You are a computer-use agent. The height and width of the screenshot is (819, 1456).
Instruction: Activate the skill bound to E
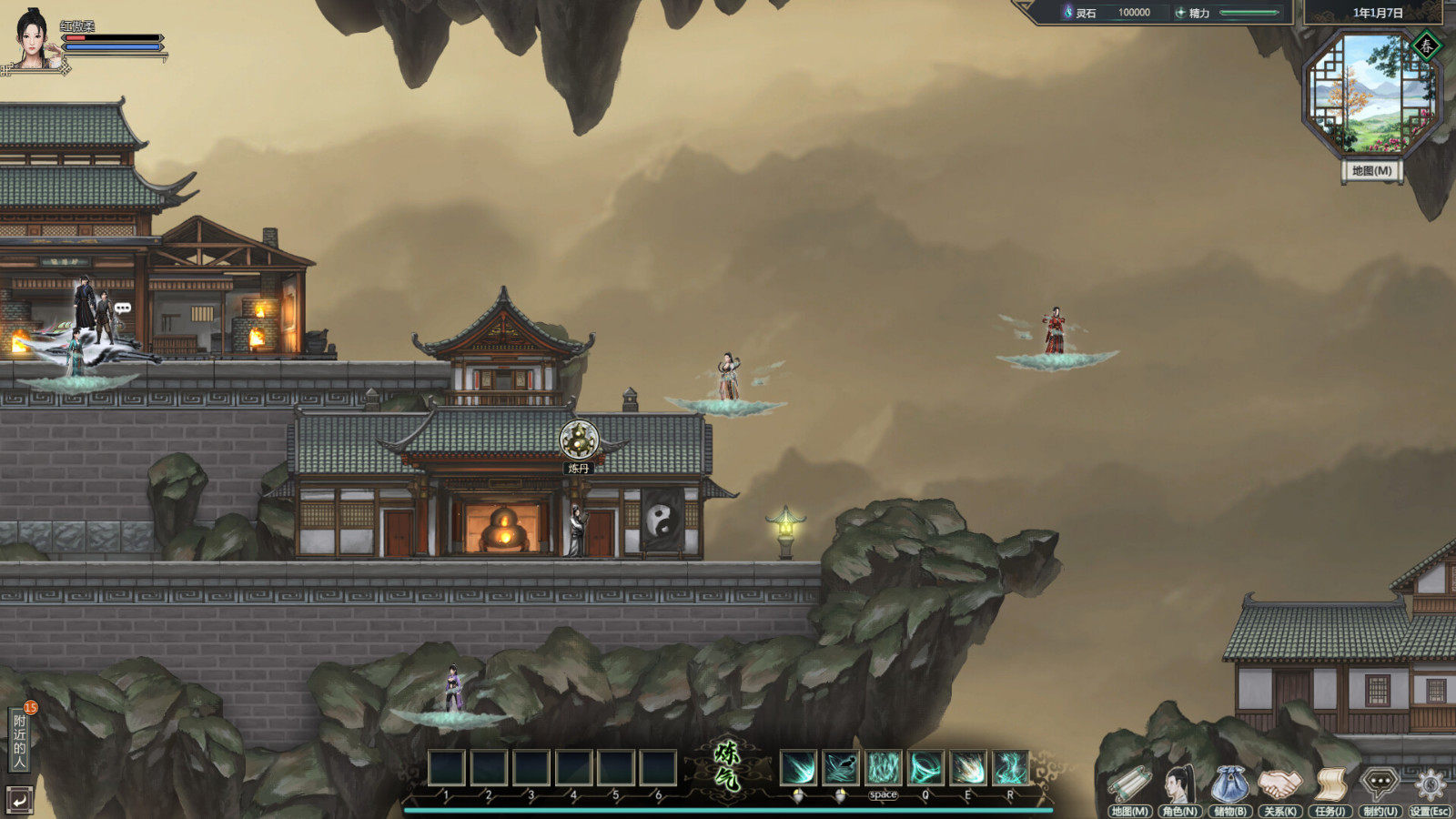[967, 768]
